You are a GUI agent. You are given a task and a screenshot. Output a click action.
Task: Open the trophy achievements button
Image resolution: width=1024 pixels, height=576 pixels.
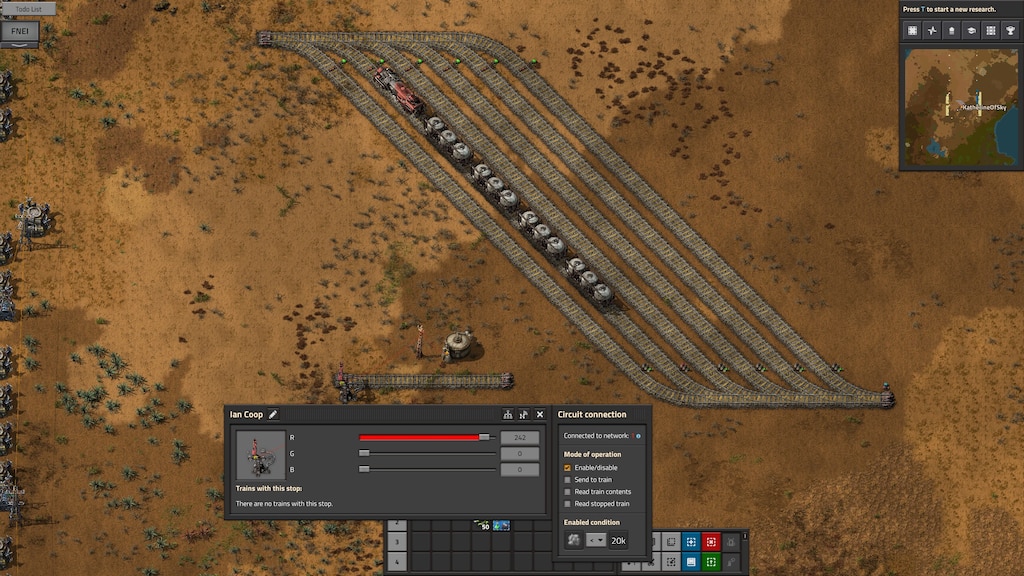1008,31
